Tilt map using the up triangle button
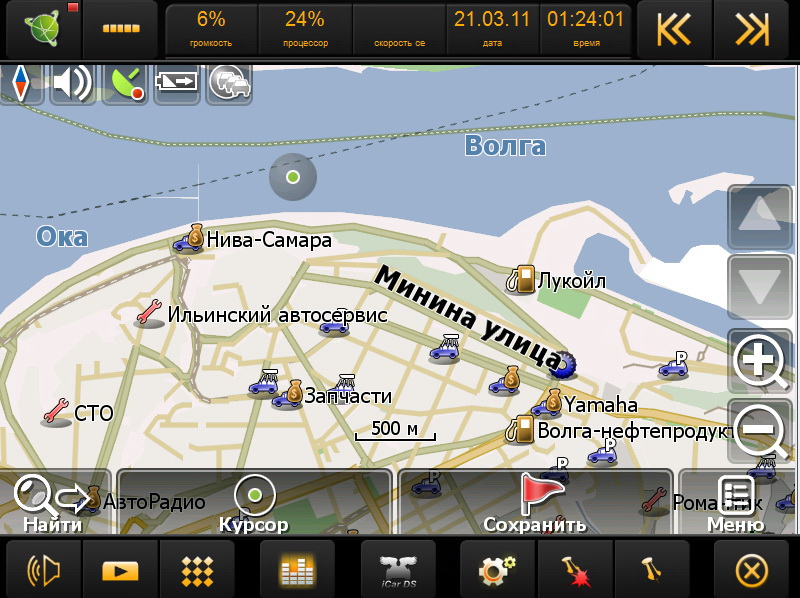The width and height of the screenshot is (800, 598). (x=759, y=216)
